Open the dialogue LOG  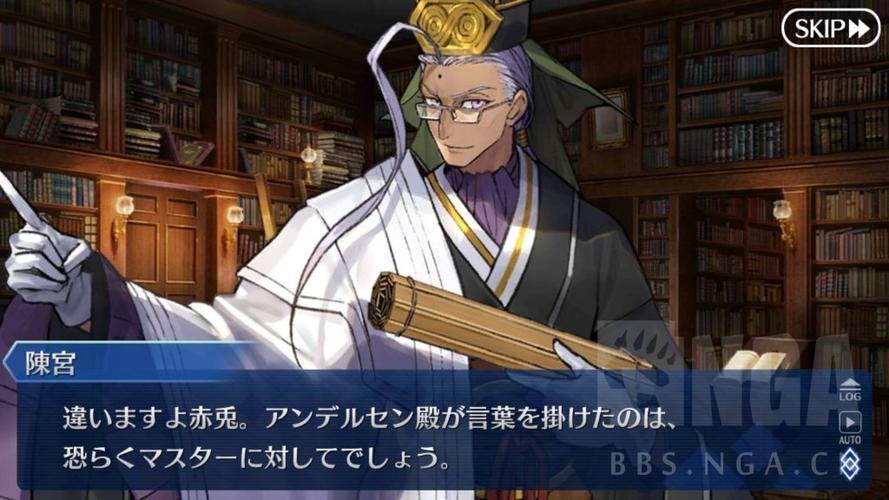pos(849,389)
